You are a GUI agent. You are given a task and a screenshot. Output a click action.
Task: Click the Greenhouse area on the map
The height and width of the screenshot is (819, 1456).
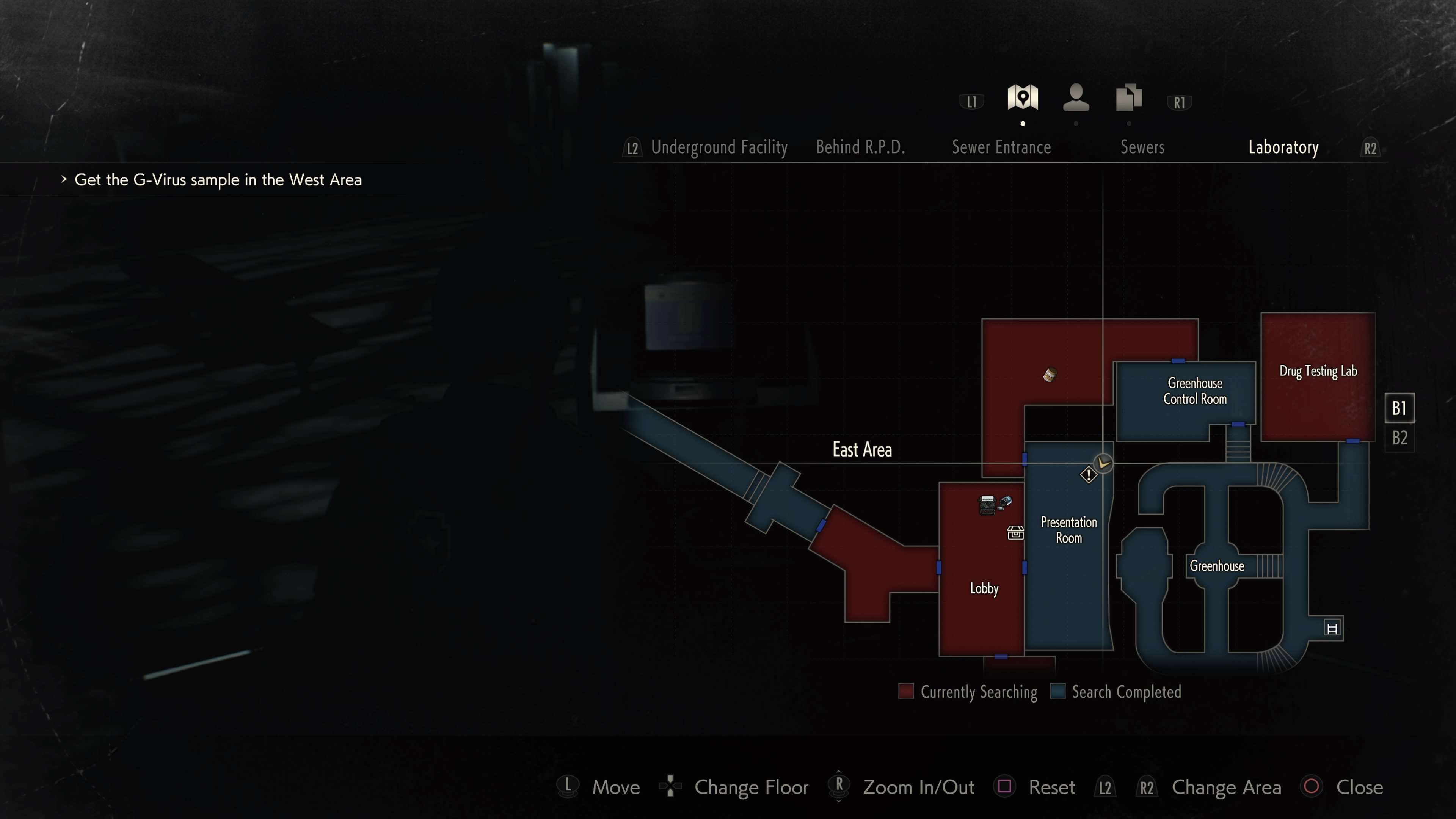[x=1216, y=566]
